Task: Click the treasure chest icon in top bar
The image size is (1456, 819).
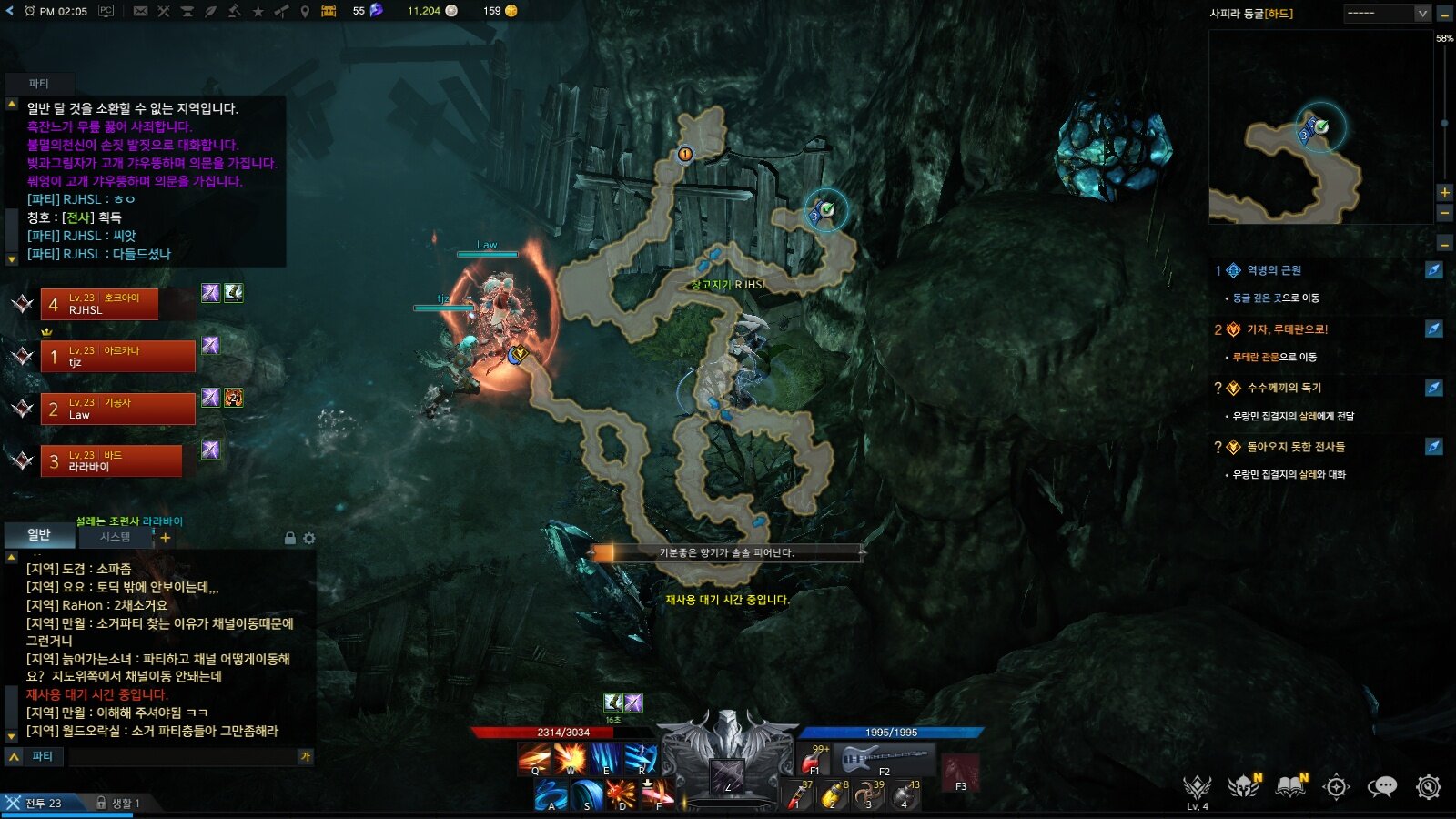Action: [329, 11]
